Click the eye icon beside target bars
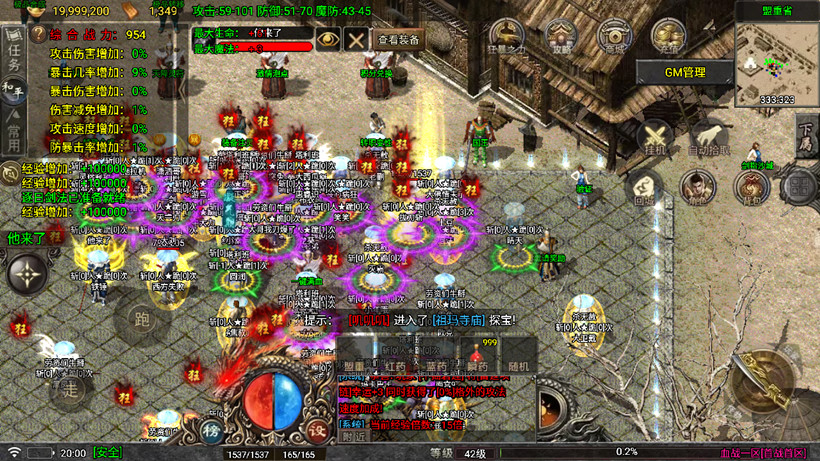 (x=327, y=39)
